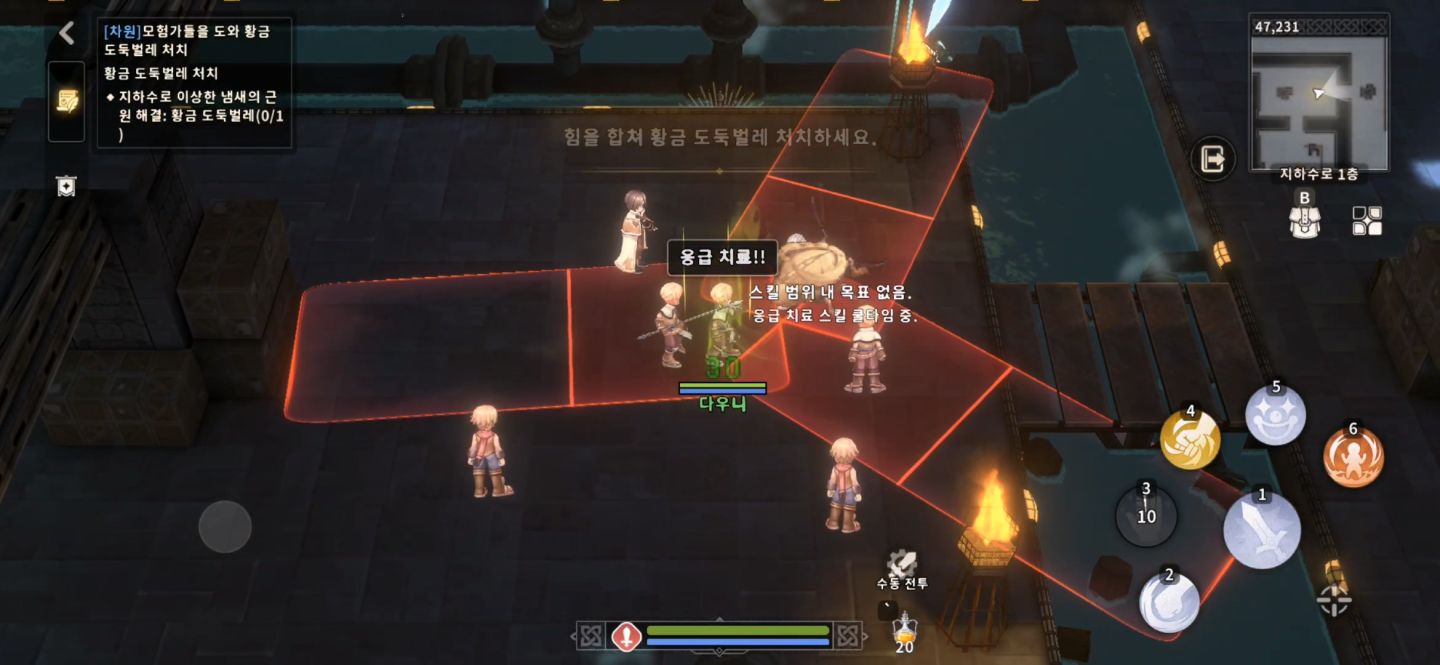1440x665 pixels.
Task: Open the golden thief bug quest tracker
Action: pos(195,82)
